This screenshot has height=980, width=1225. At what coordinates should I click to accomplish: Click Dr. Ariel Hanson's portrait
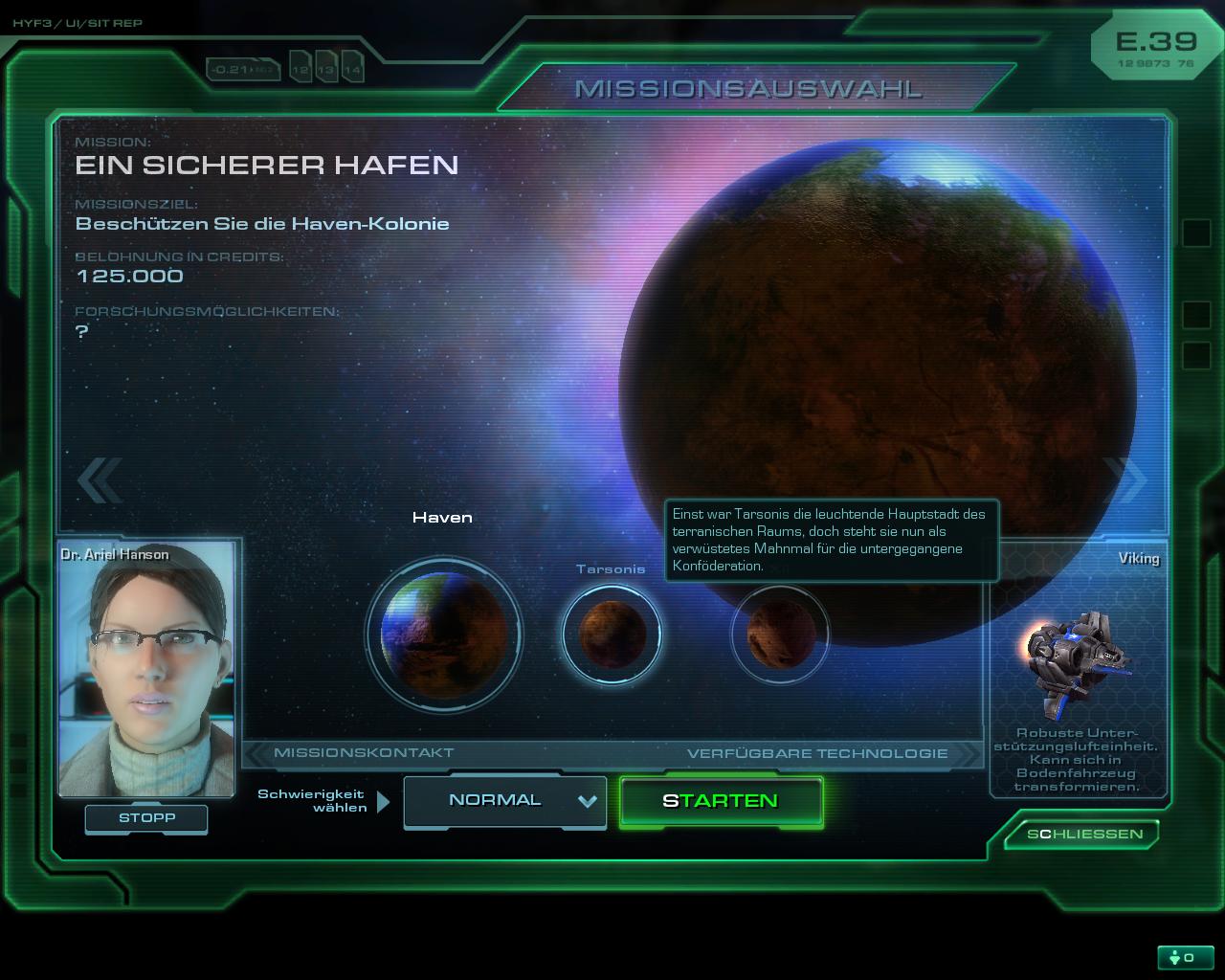tap(145, 665)
